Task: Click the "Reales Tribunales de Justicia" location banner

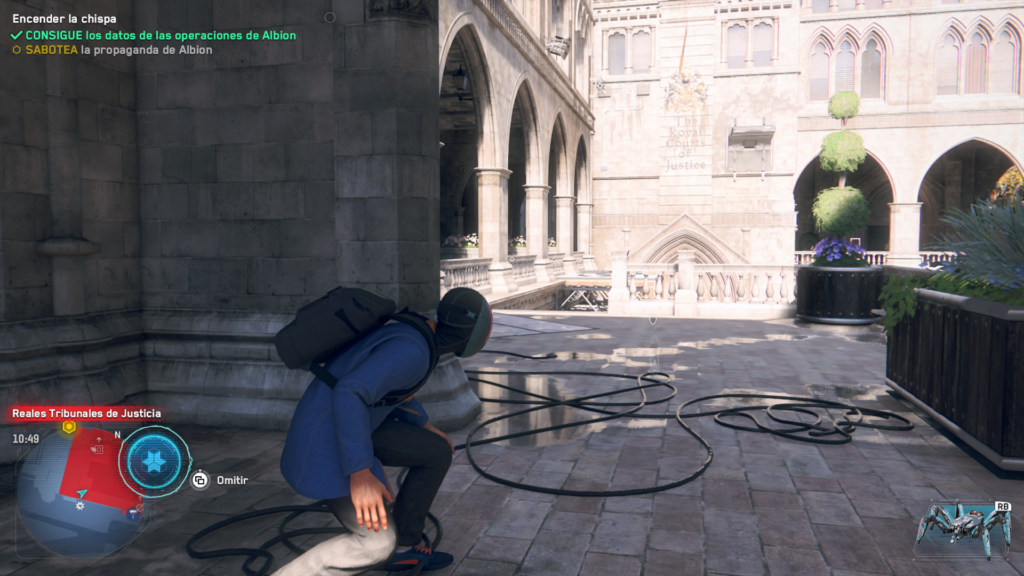Action: click(86, 413)
